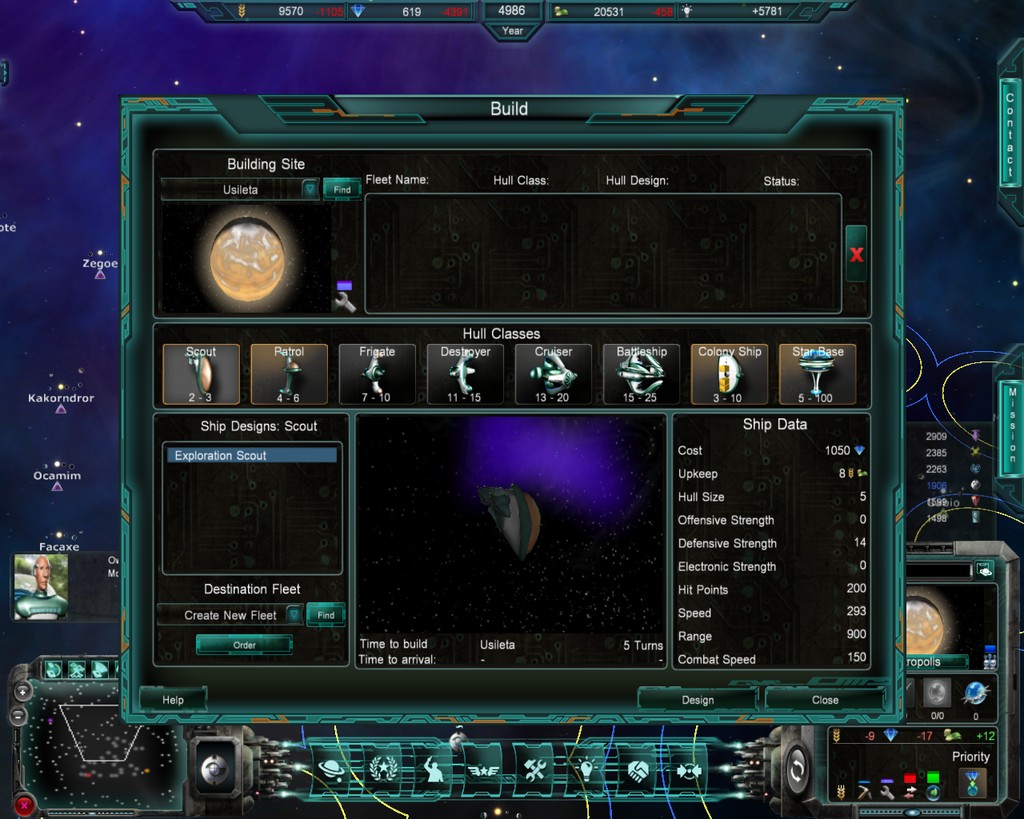
Task: Select the Star Base hull class
Action: pos(817,374)
